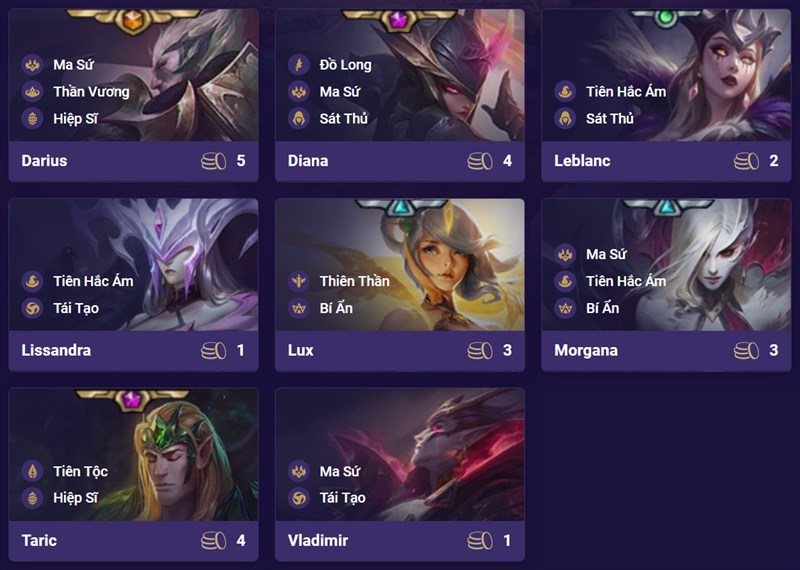Select the Tiên Tộc trait on Taric
800x570 pixels.
tap(80, 471)
